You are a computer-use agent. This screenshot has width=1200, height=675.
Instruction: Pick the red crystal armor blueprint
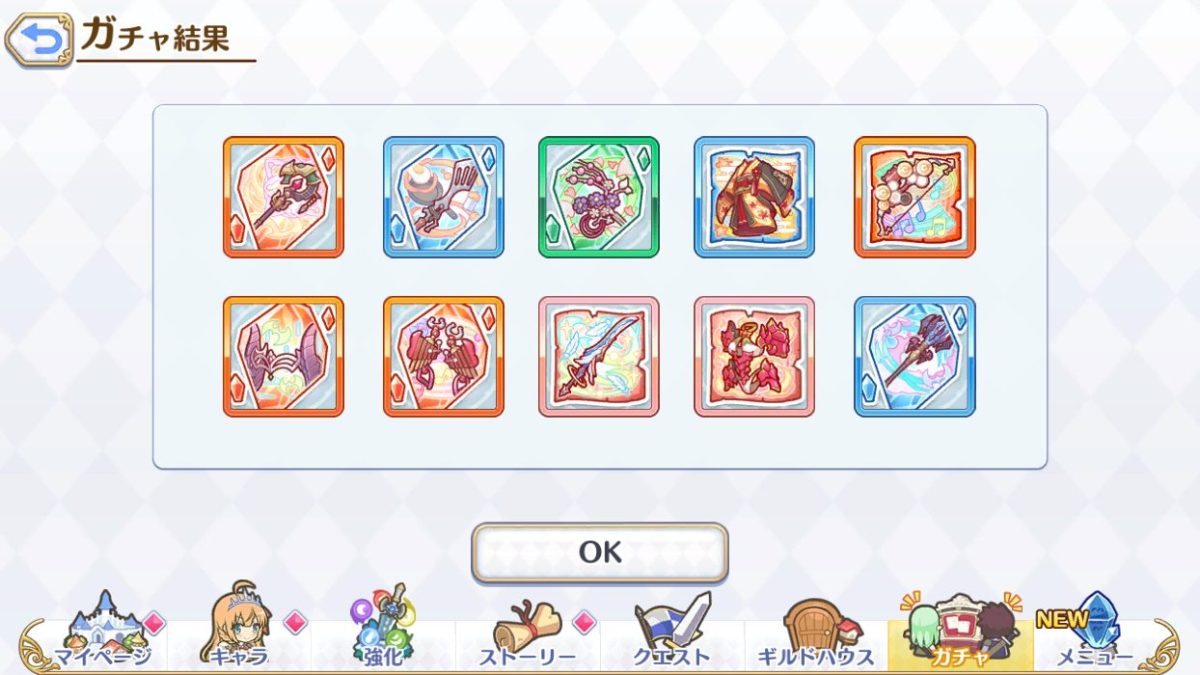[x=754, y=356]
